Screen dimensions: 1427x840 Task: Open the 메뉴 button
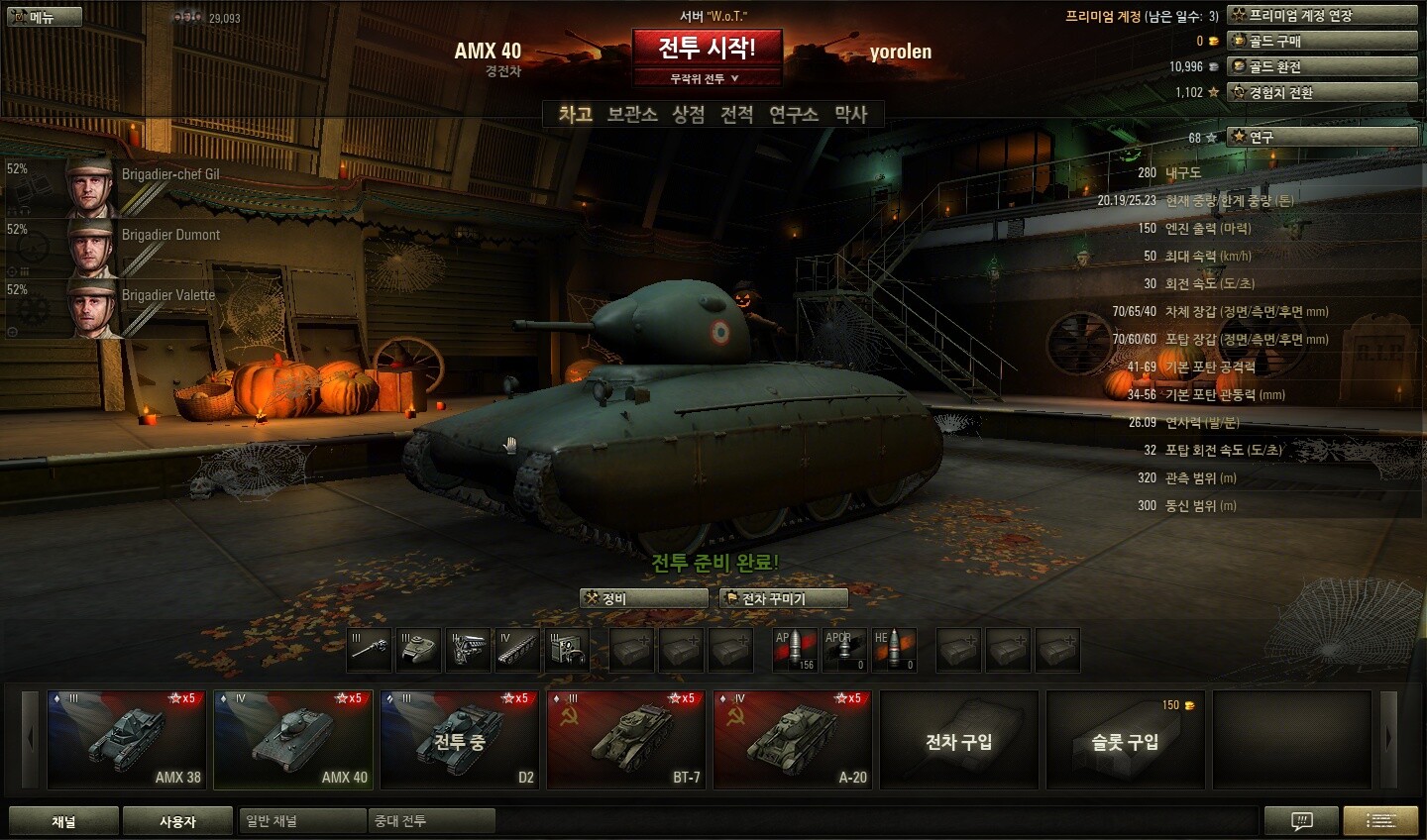point(44,17)
